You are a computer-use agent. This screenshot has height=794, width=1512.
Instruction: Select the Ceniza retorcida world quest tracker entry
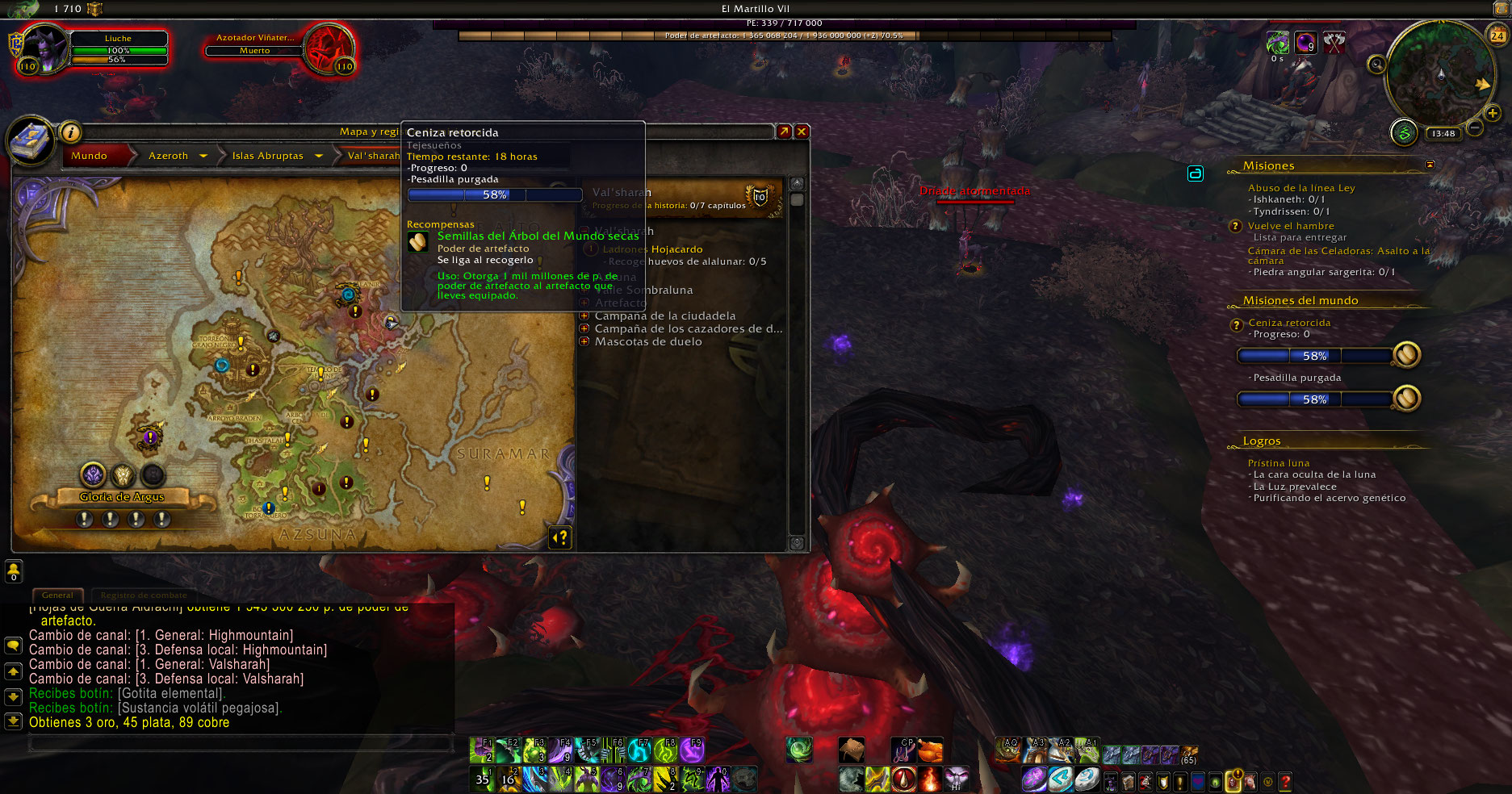point(1289,323)
